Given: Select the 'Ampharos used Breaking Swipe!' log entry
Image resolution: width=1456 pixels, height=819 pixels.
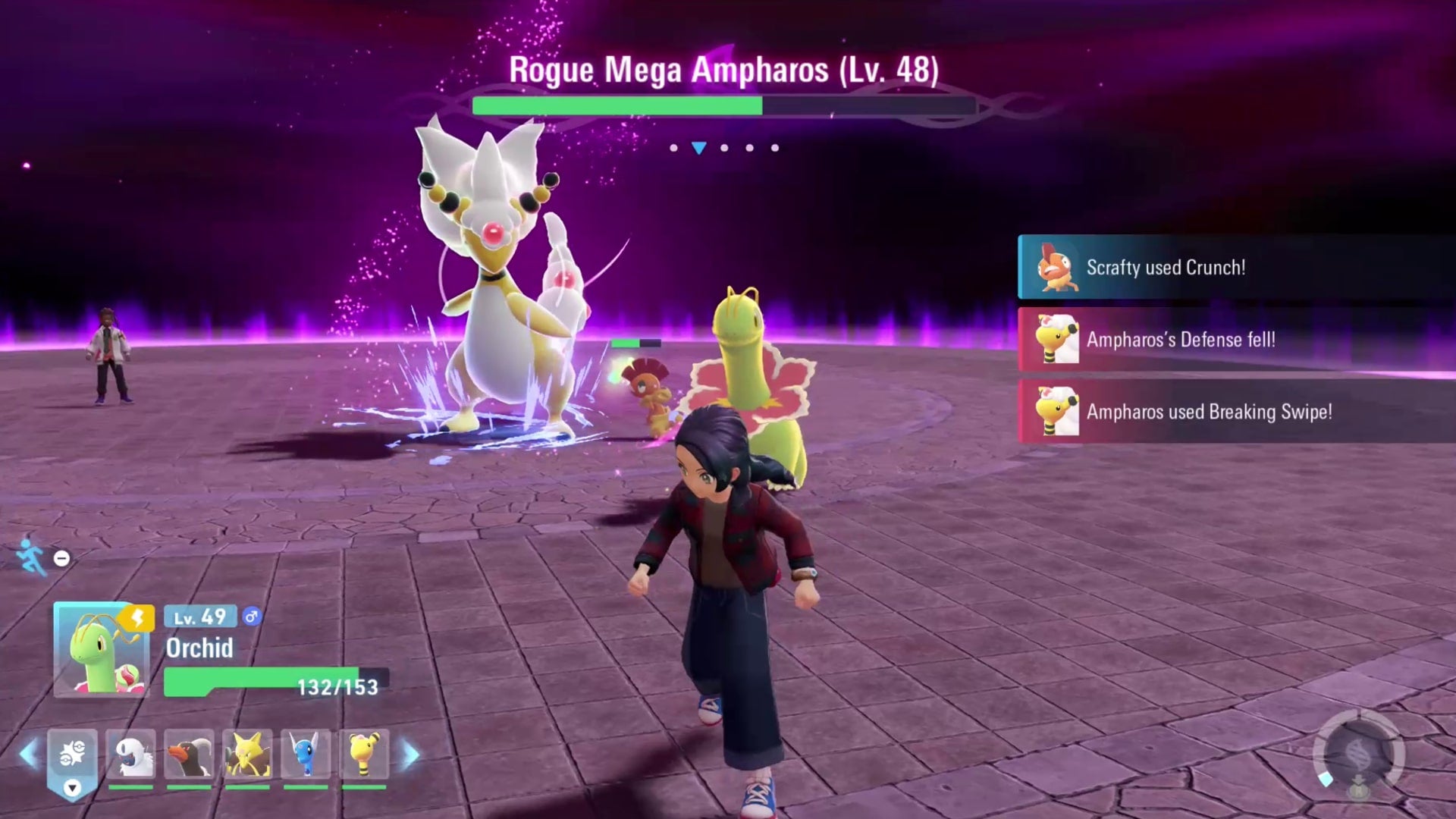Looking at the screenshot, I should tap(1228, 412).
